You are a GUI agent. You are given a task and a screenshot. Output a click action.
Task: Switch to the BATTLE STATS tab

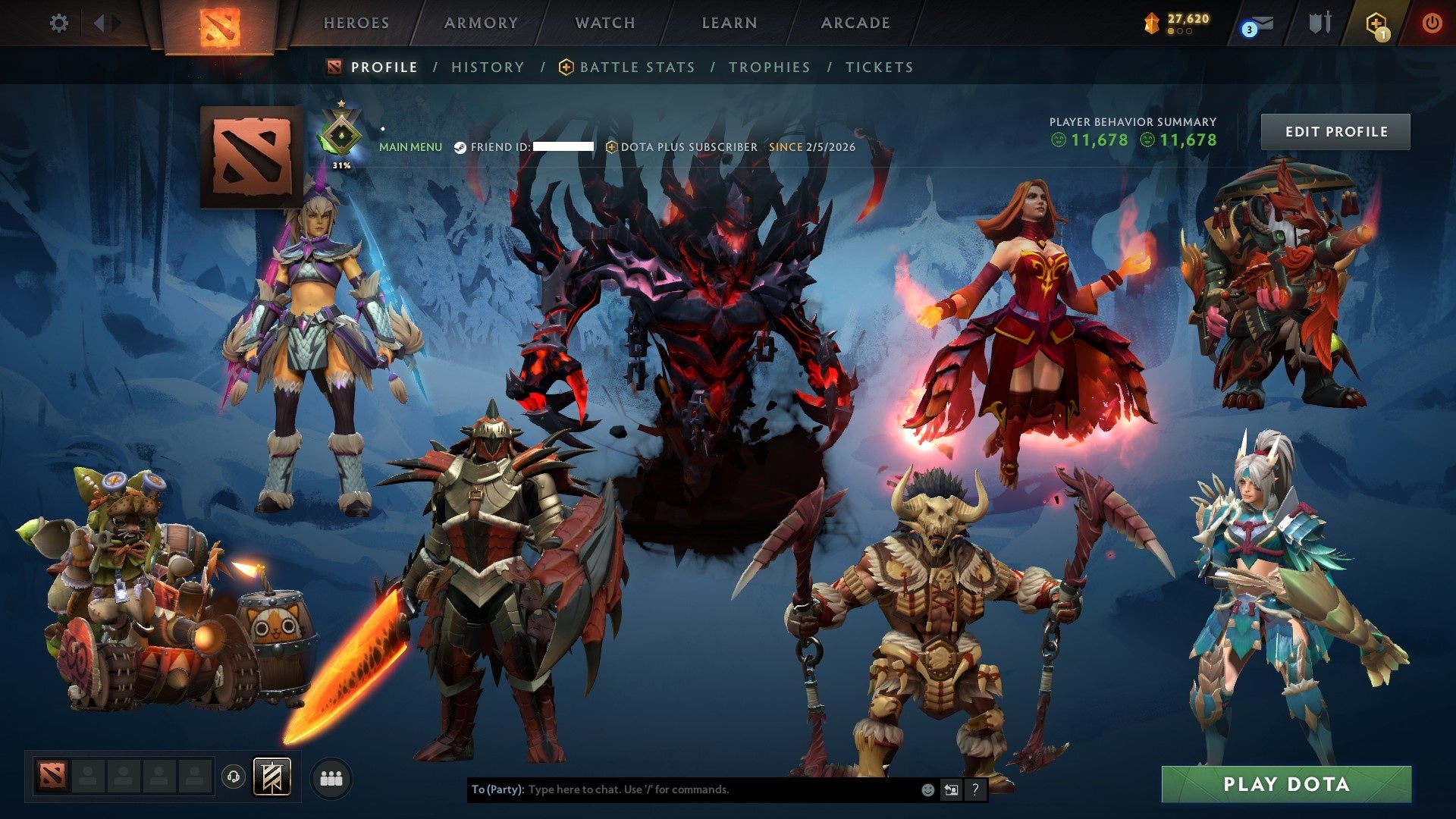pos(635,67)
